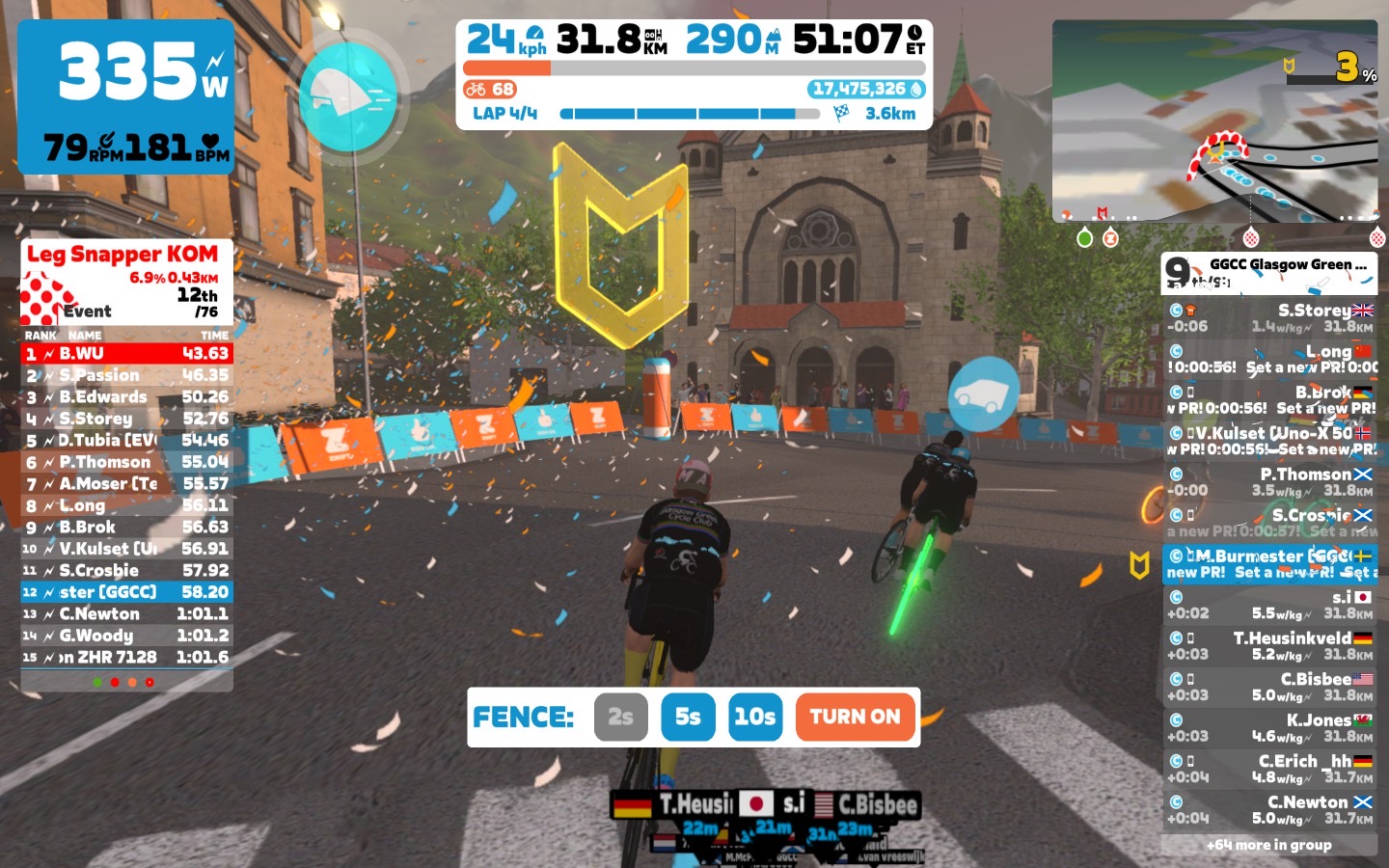Select T.Heusinkveld in the rider list

click(x=1269, y=646)
